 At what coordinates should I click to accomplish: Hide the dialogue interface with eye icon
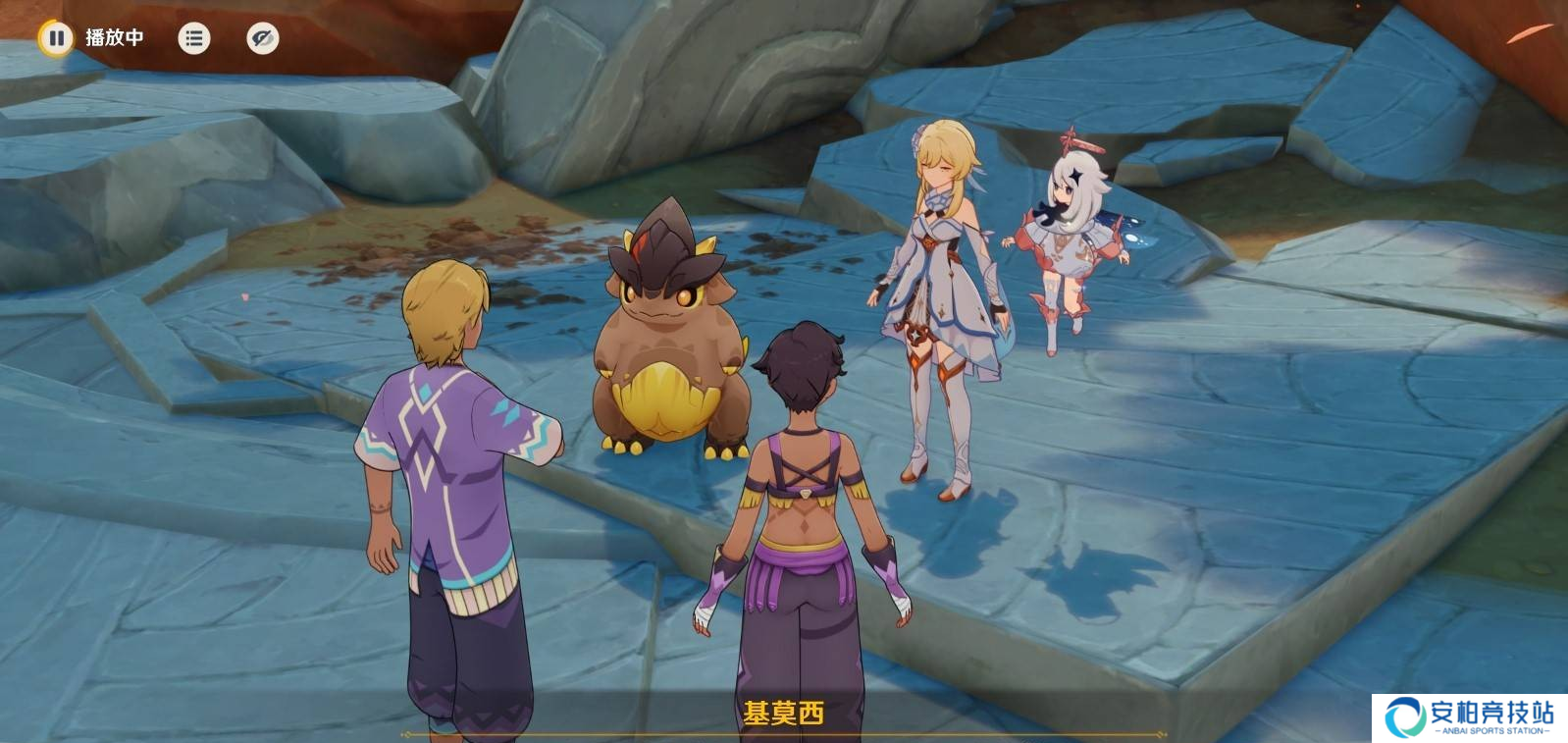click(262, 38)
